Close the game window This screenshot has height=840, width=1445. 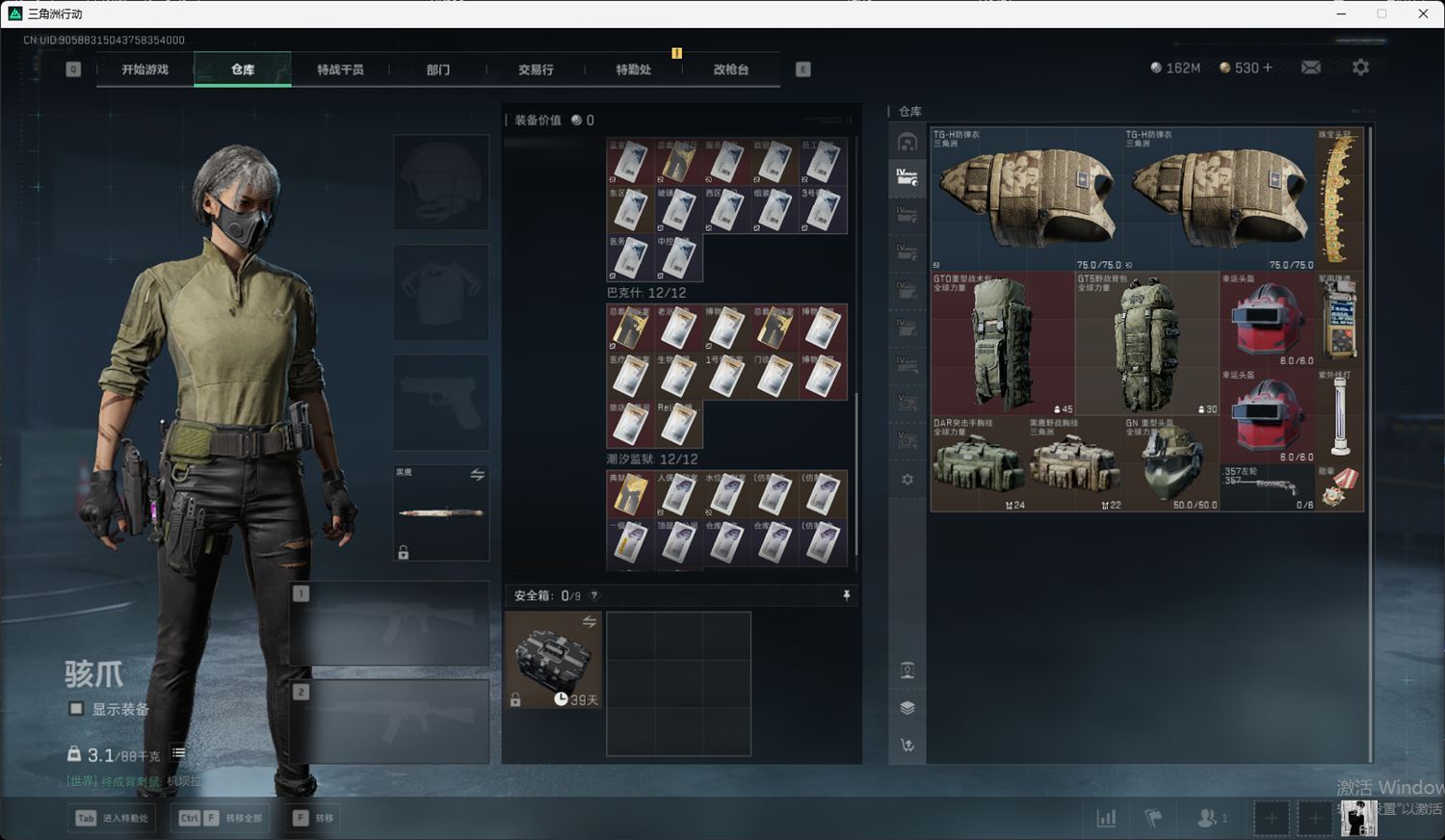[x=1423, y=13]
